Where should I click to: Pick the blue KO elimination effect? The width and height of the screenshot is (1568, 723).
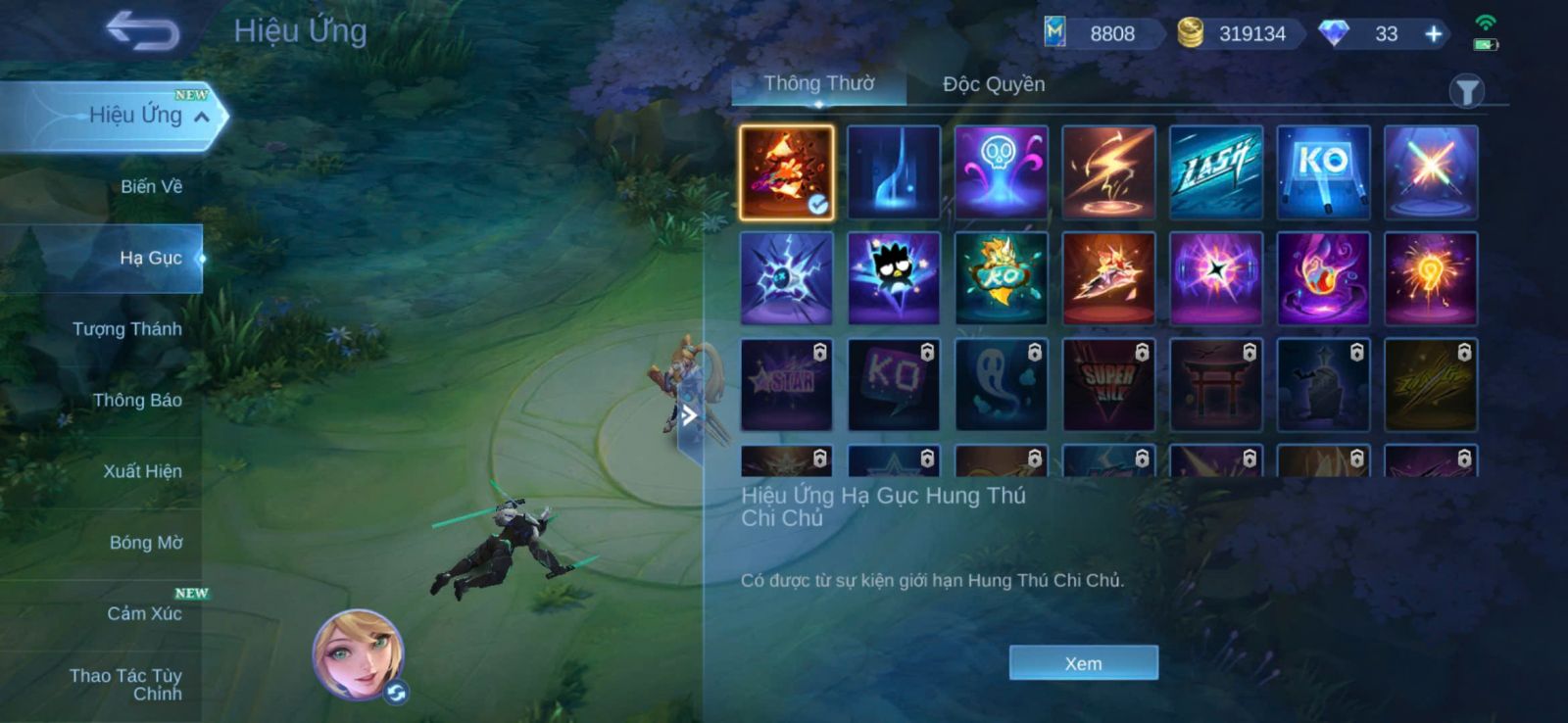(1323, 171)
